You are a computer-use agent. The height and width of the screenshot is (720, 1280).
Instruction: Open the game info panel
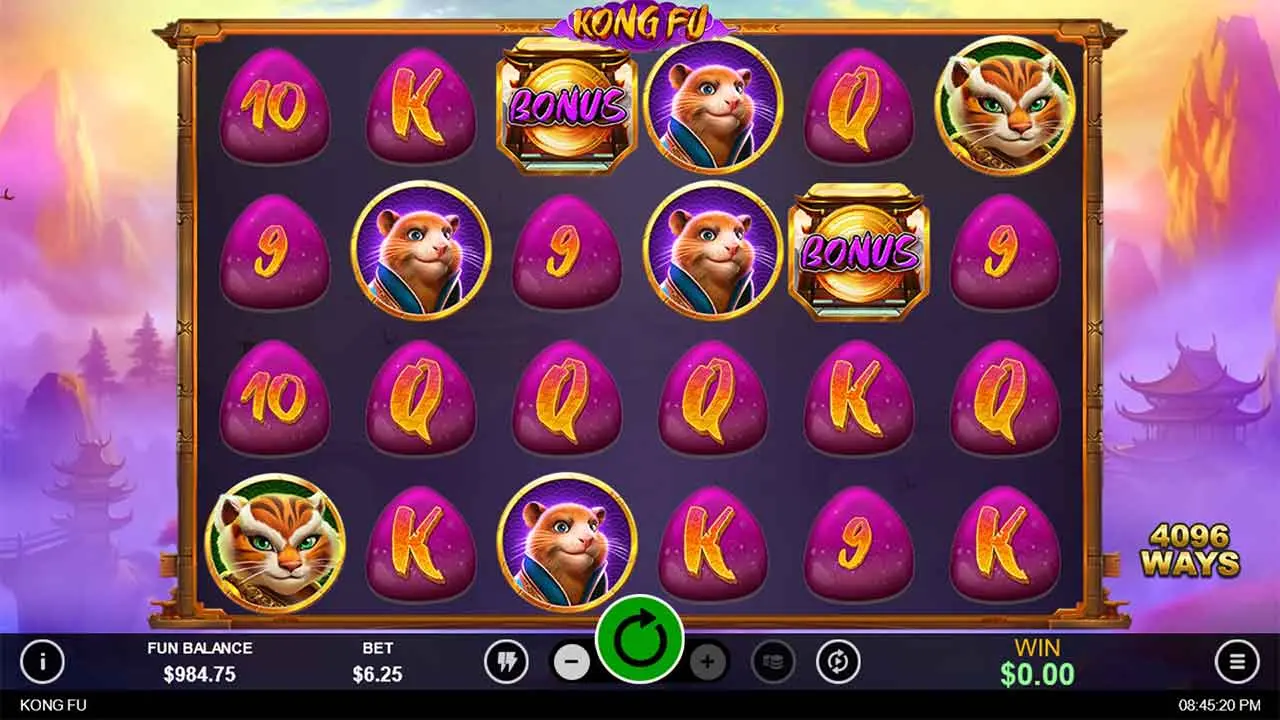(x=42, y=661)
